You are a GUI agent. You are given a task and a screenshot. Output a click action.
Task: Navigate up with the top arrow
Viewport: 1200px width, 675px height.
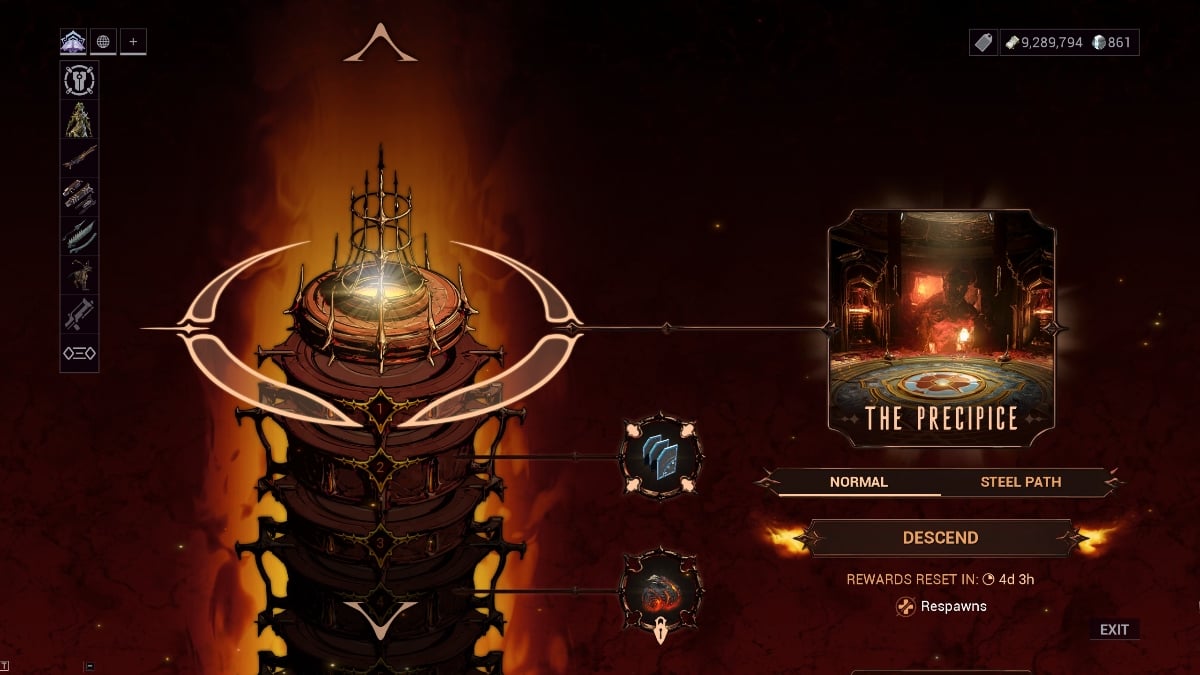click(x=380, y=45)
